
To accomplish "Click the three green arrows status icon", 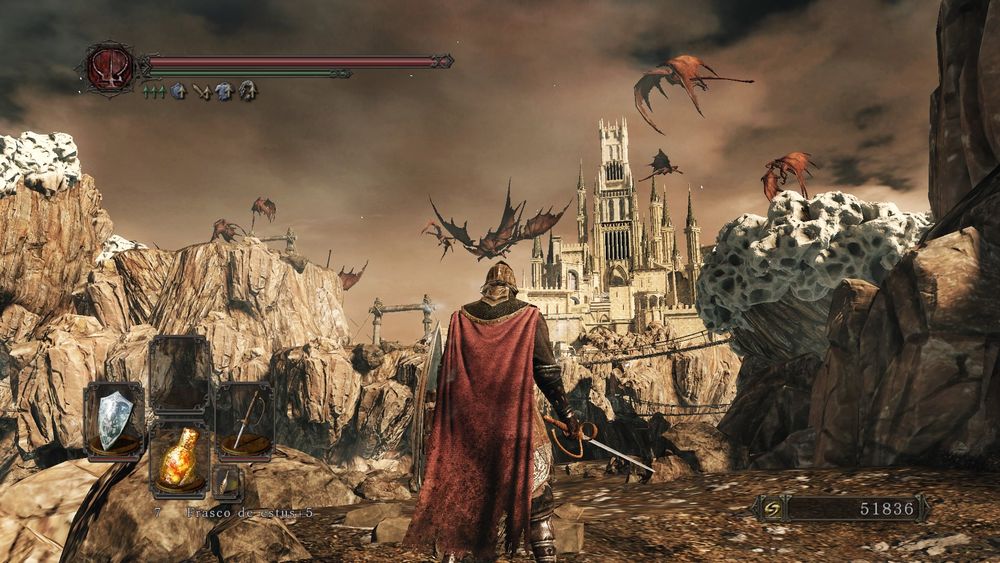I will [154, 91].
